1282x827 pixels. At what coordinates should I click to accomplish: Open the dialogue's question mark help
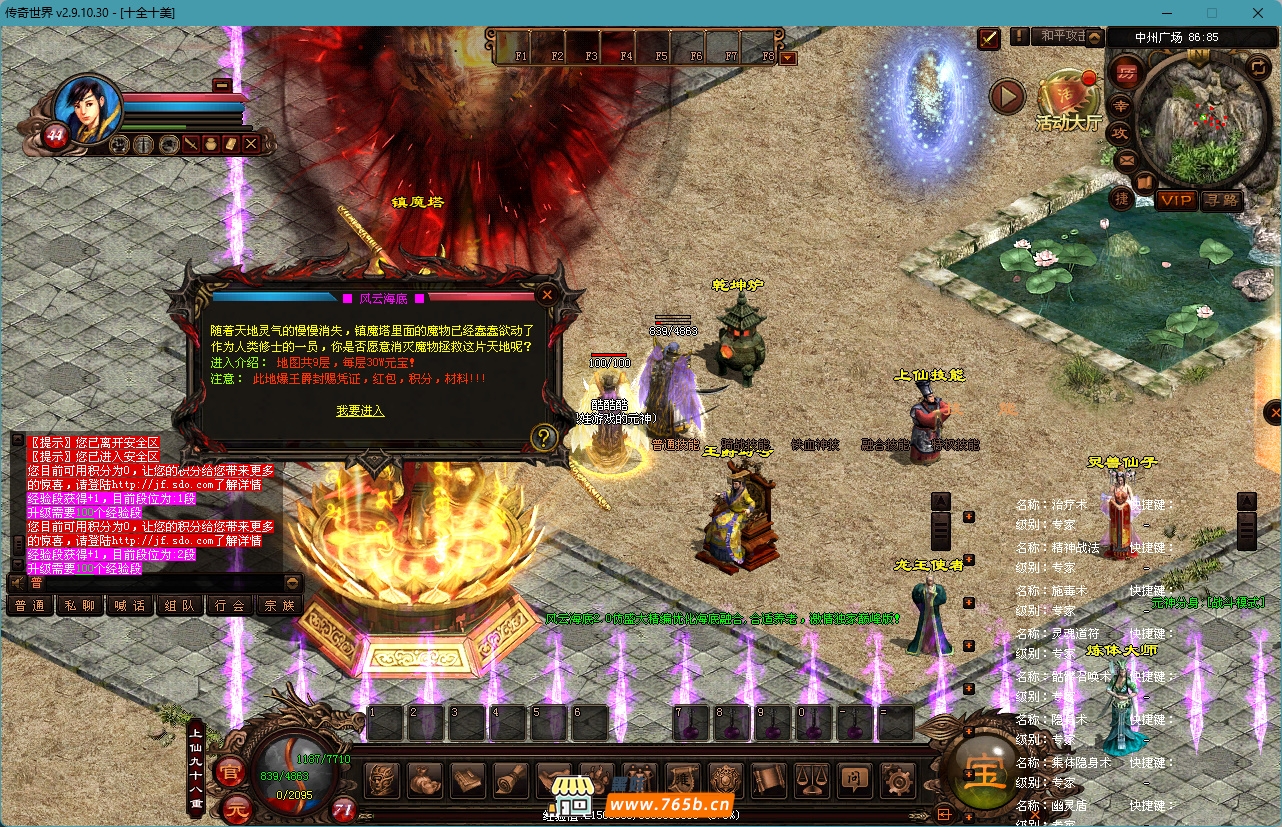click(x=543, y=436)
